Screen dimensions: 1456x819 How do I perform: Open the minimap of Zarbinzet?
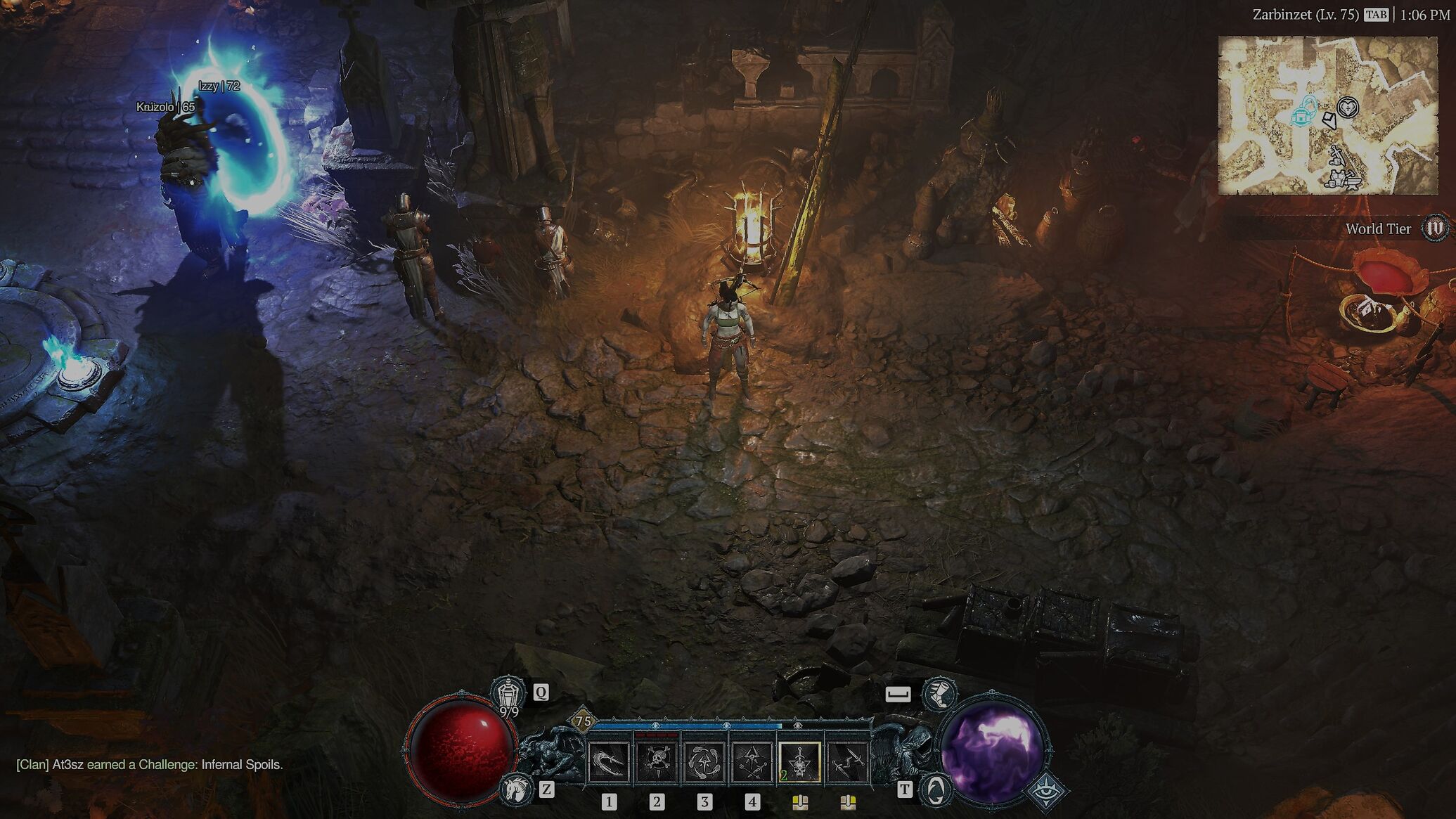tap(1327, 115)
